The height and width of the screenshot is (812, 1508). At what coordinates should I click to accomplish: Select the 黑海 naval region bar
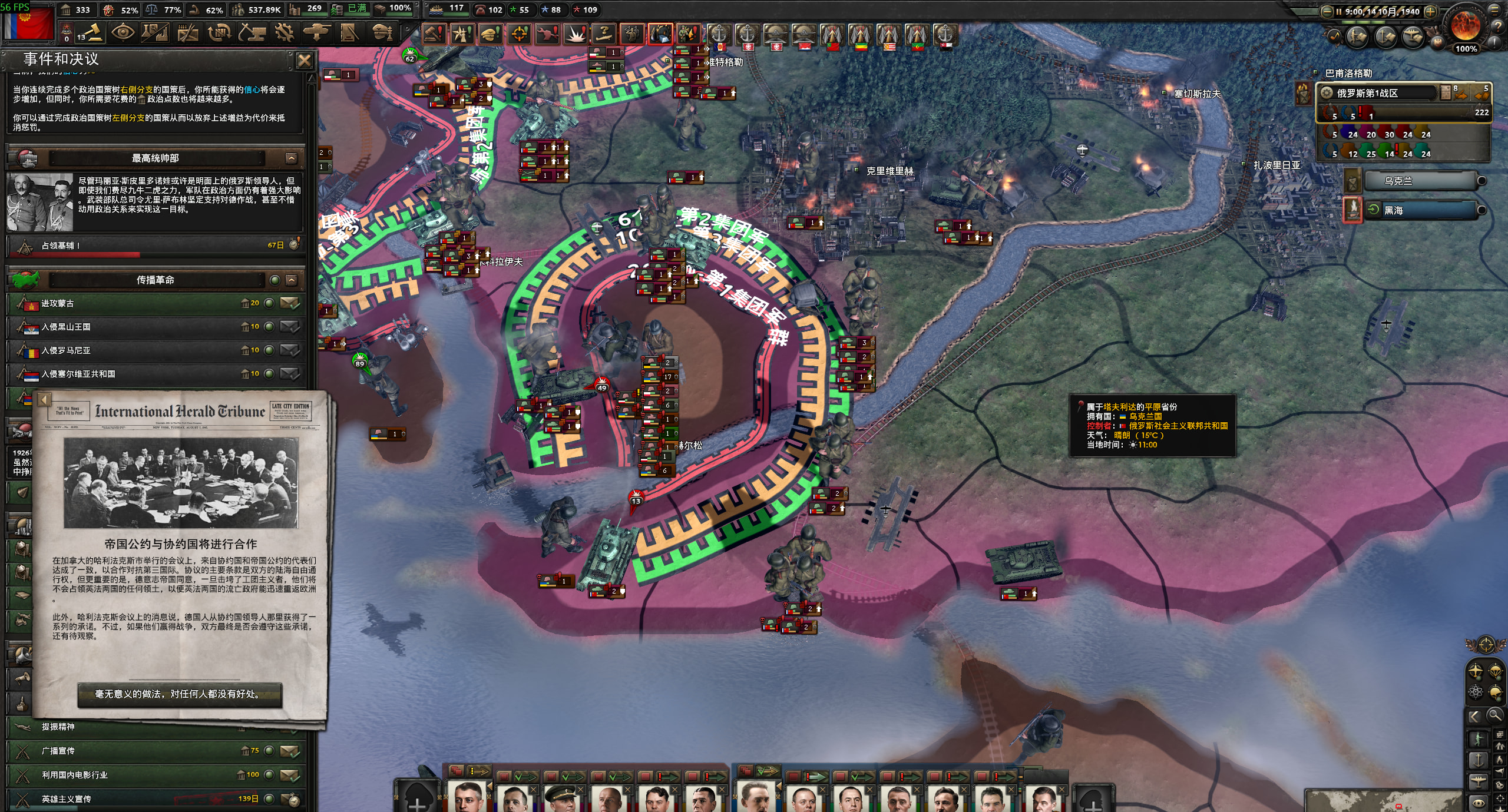coord(1420,210)
